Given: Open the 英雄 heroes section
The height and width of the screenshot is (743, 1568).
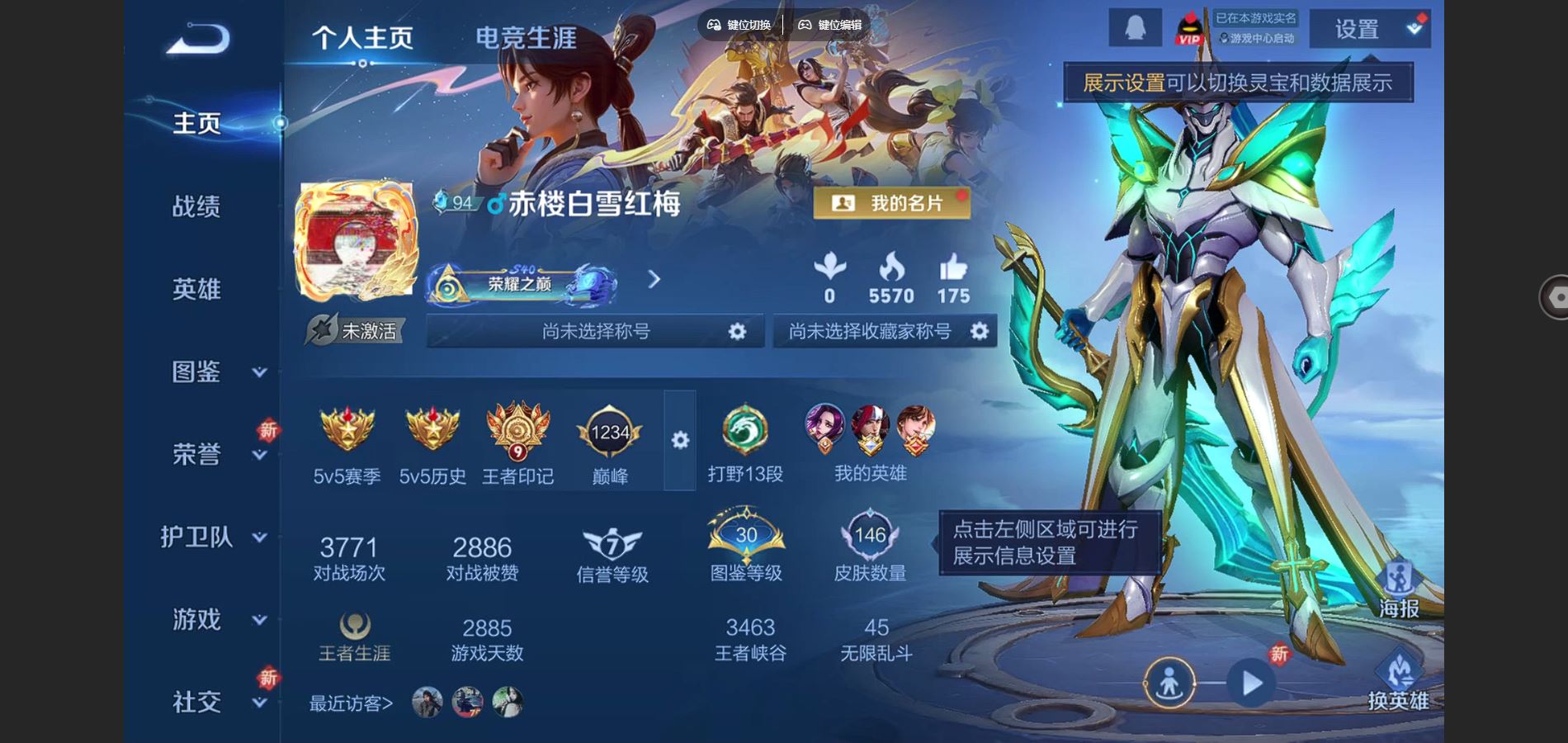Looking at the screenshot, I should point(196,289).
